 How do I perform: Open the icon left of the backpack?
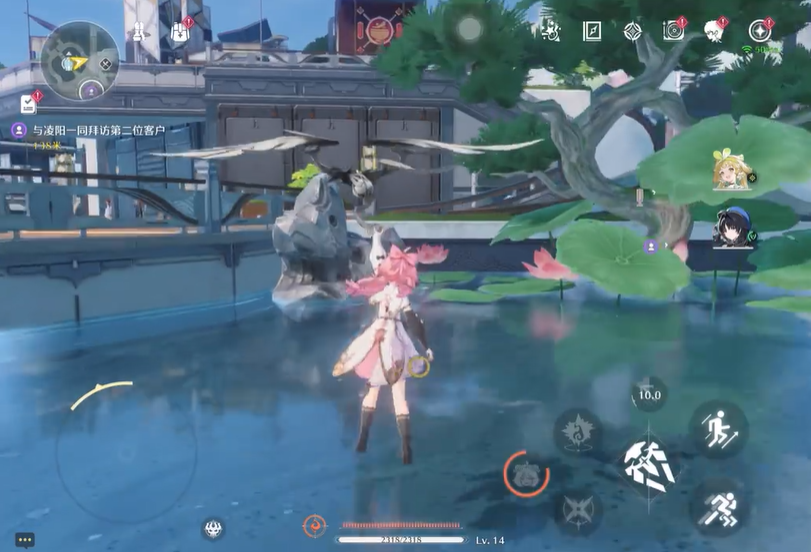click(x=141, y=32)
